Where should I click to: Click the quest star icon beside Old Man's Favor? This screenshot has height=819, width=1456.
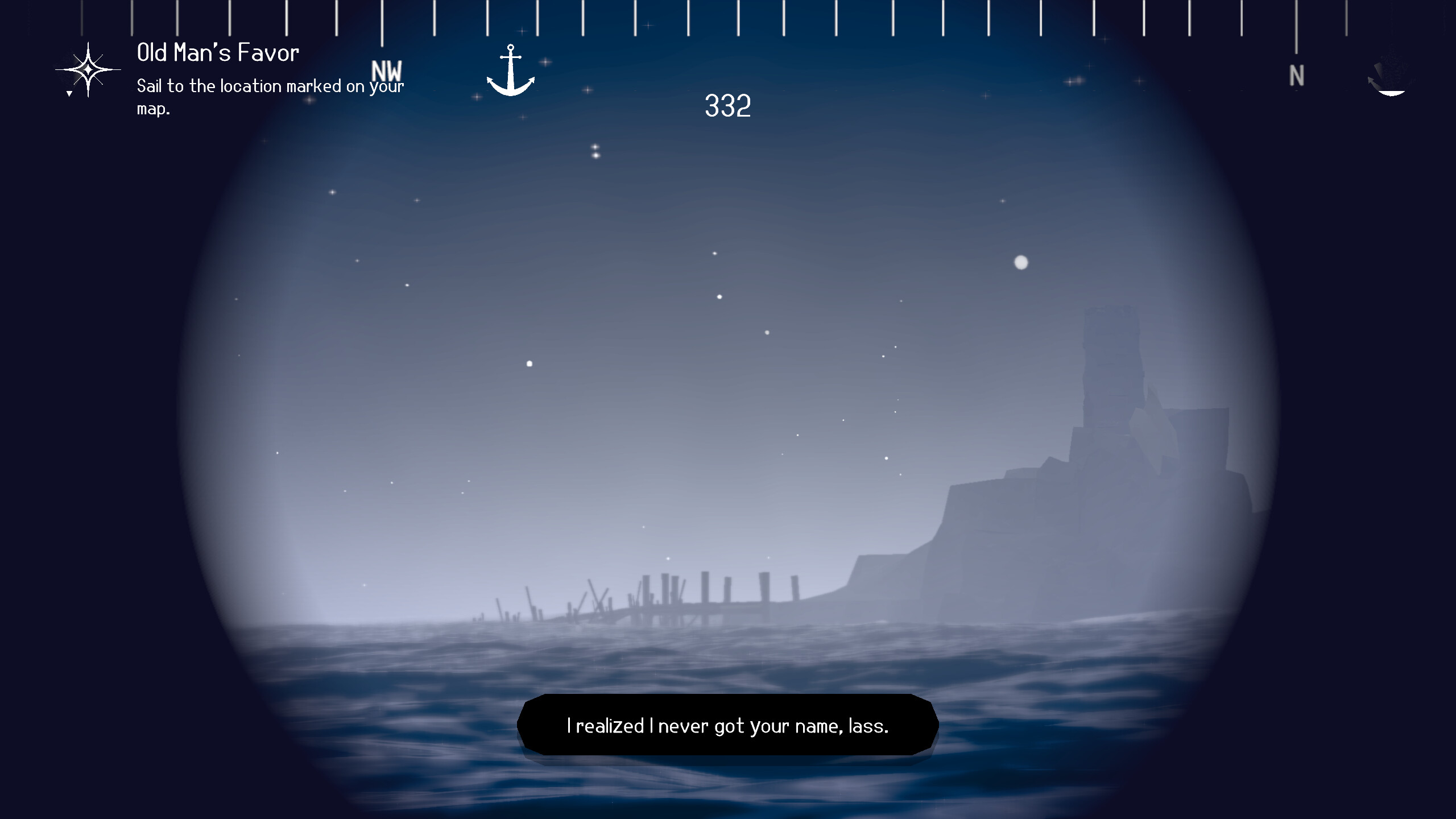coord(89,69)
